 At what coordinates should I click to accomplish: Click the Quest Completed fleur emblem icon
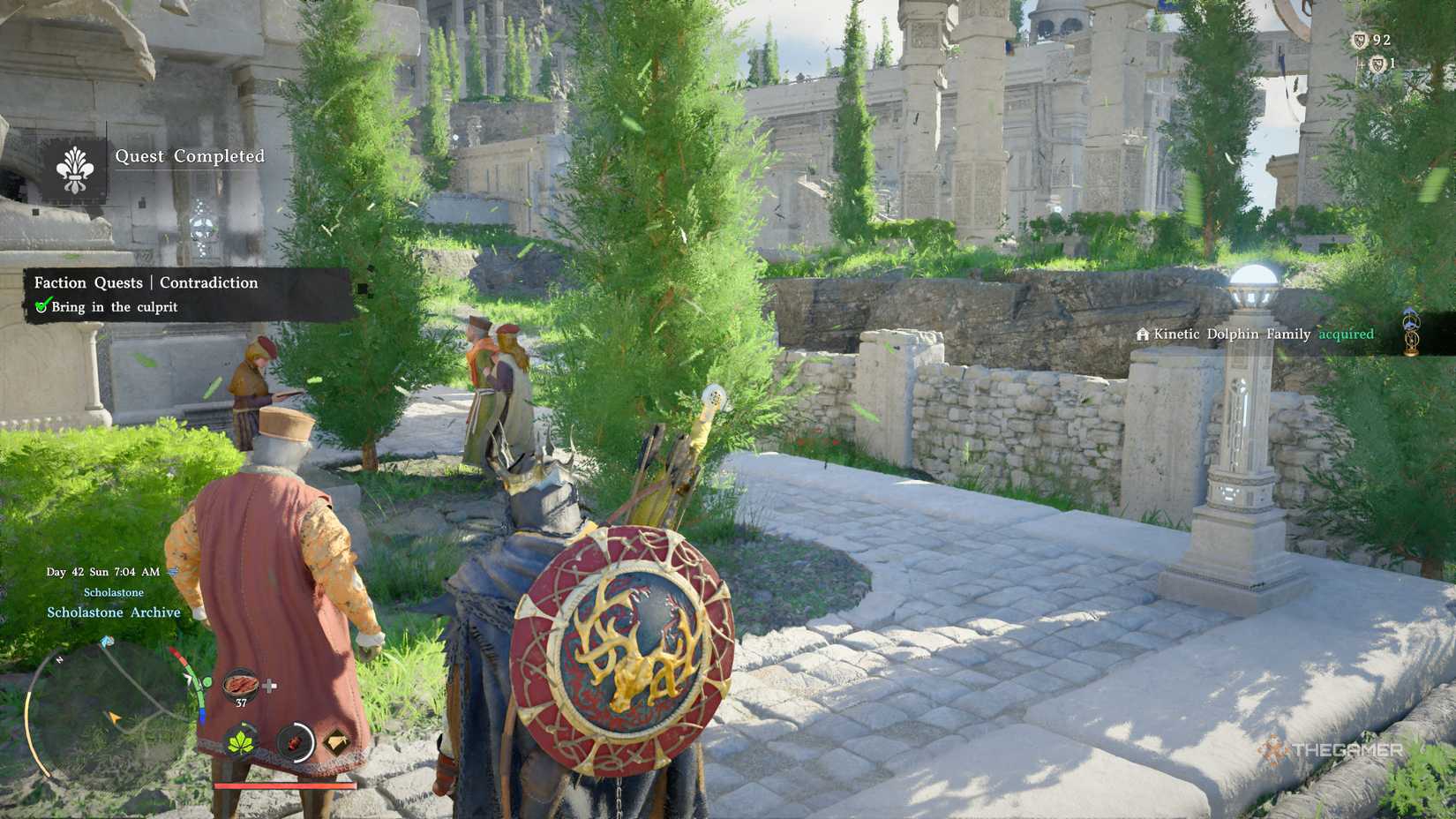[76, 169]
